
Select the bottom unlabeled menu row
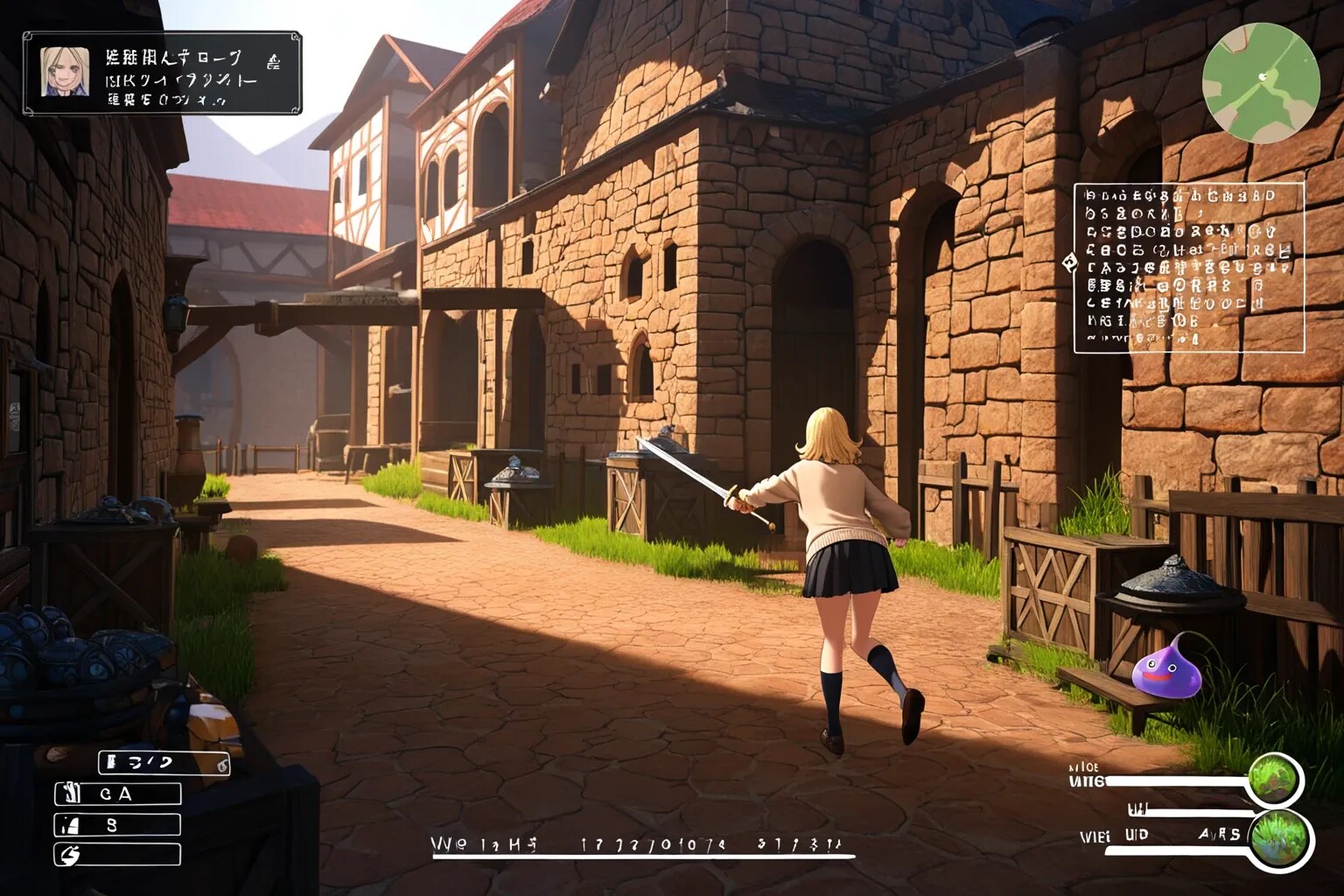pos(118,854)
